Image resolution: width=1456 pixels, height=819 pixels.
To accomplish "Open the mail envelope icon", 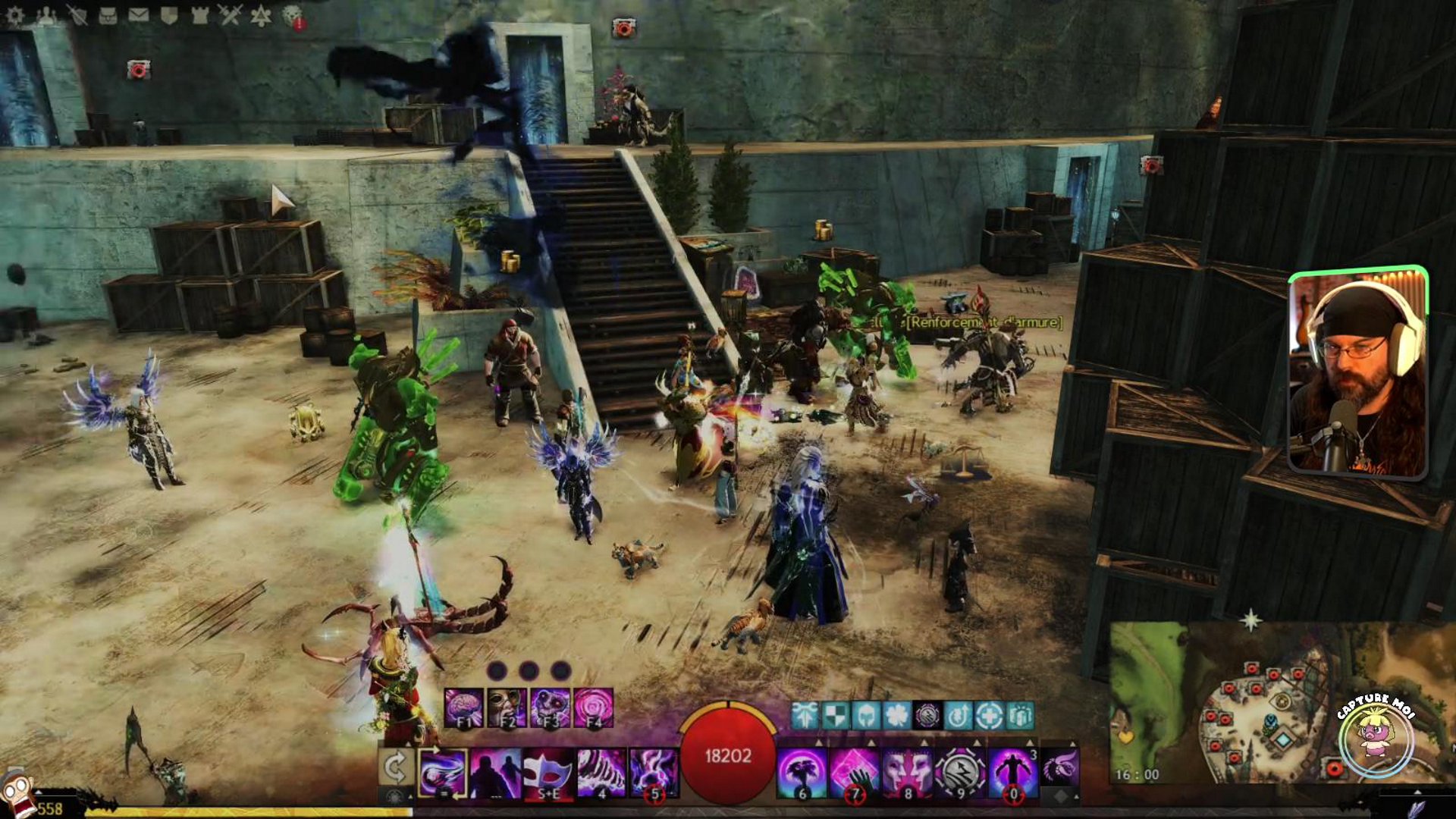I will pos(138,14).
